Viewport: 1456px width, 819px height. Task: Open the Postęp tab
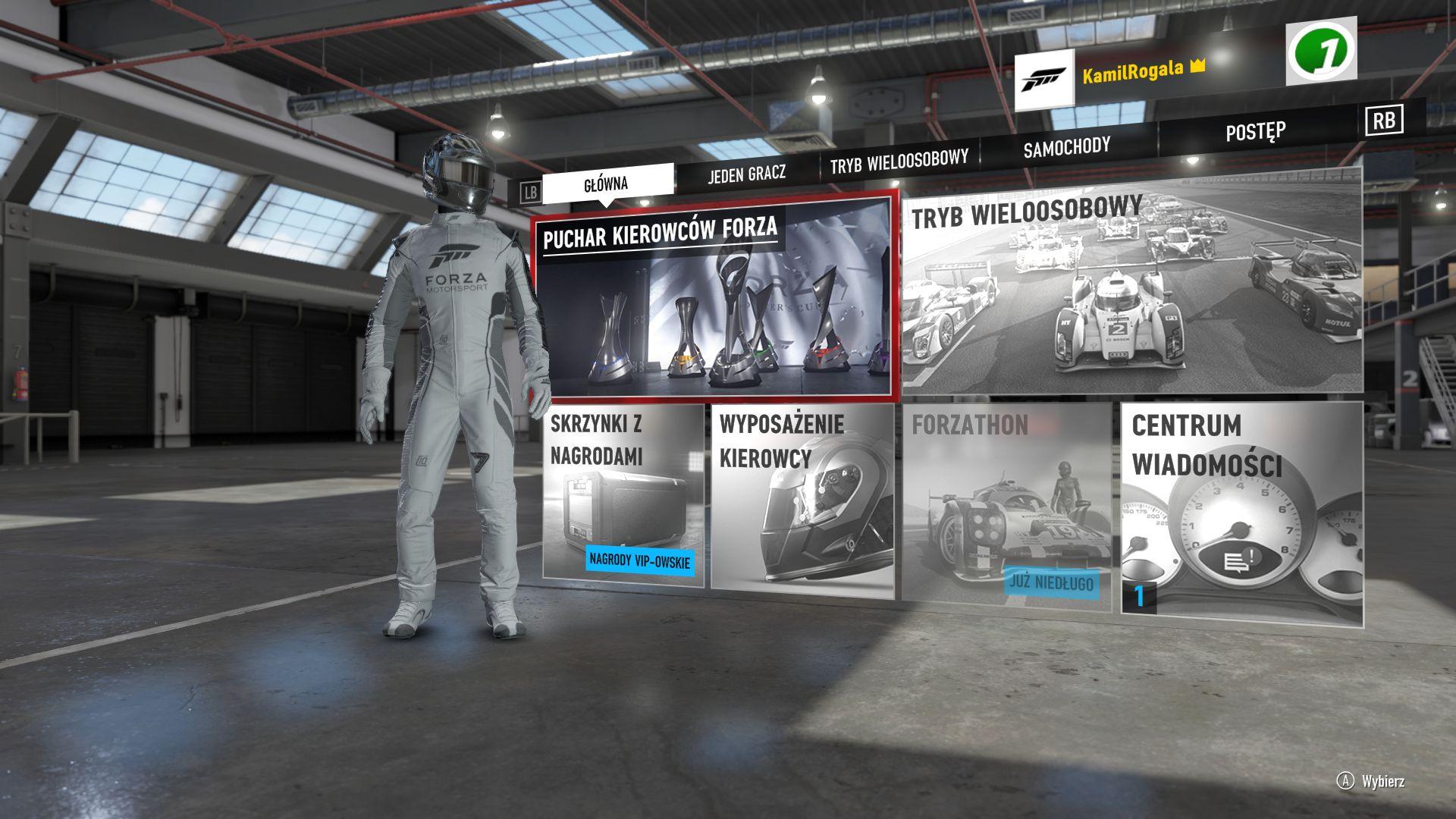click(x=1255, y=132)
